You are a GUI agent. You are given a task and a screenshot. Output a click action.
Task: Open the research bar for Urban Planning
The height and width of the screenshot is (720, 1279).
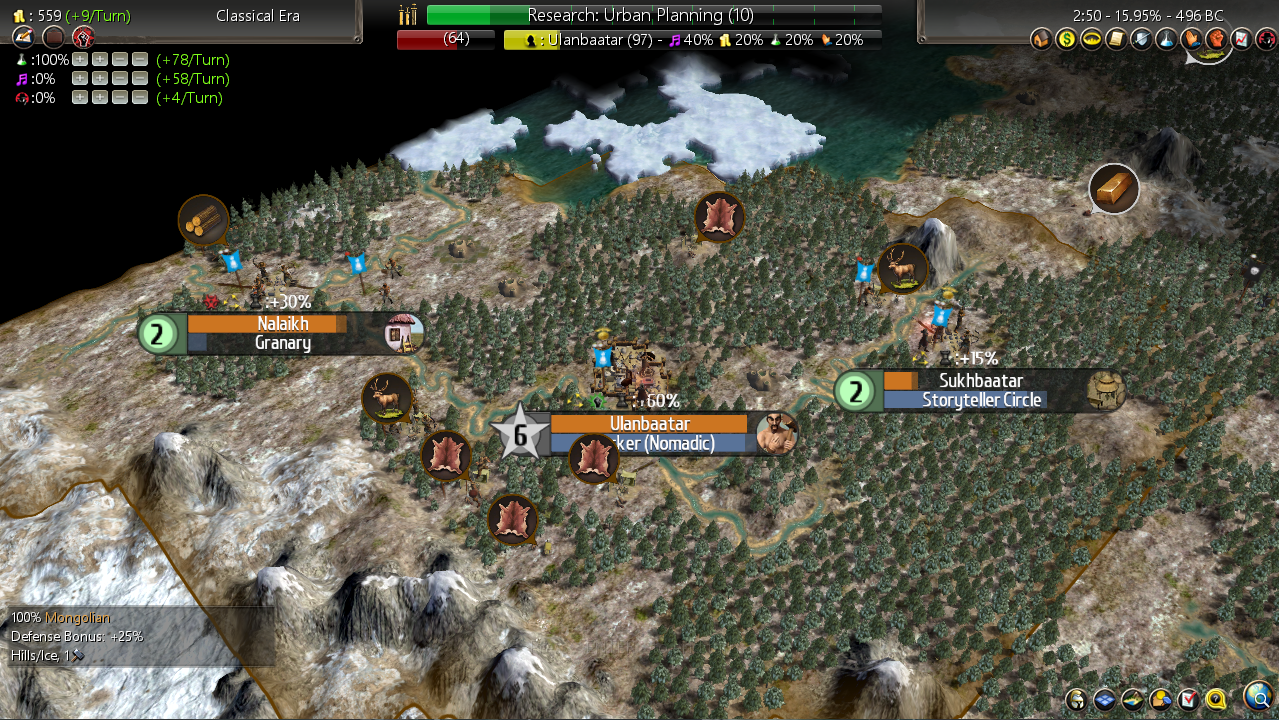pos(654,15)
